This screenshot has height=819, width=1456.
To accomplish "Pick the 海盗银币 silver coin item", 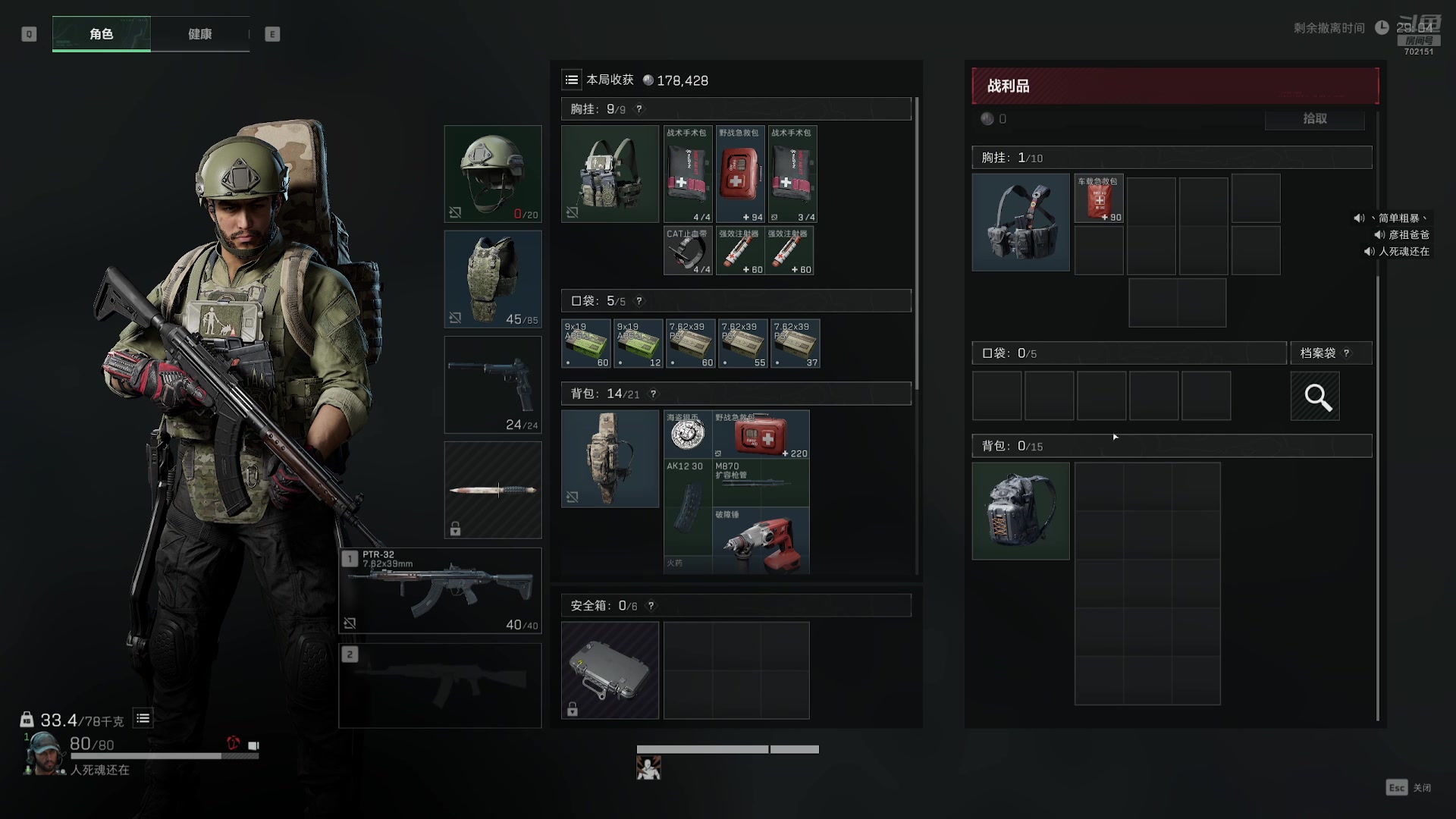I will (x=688, y=434).
